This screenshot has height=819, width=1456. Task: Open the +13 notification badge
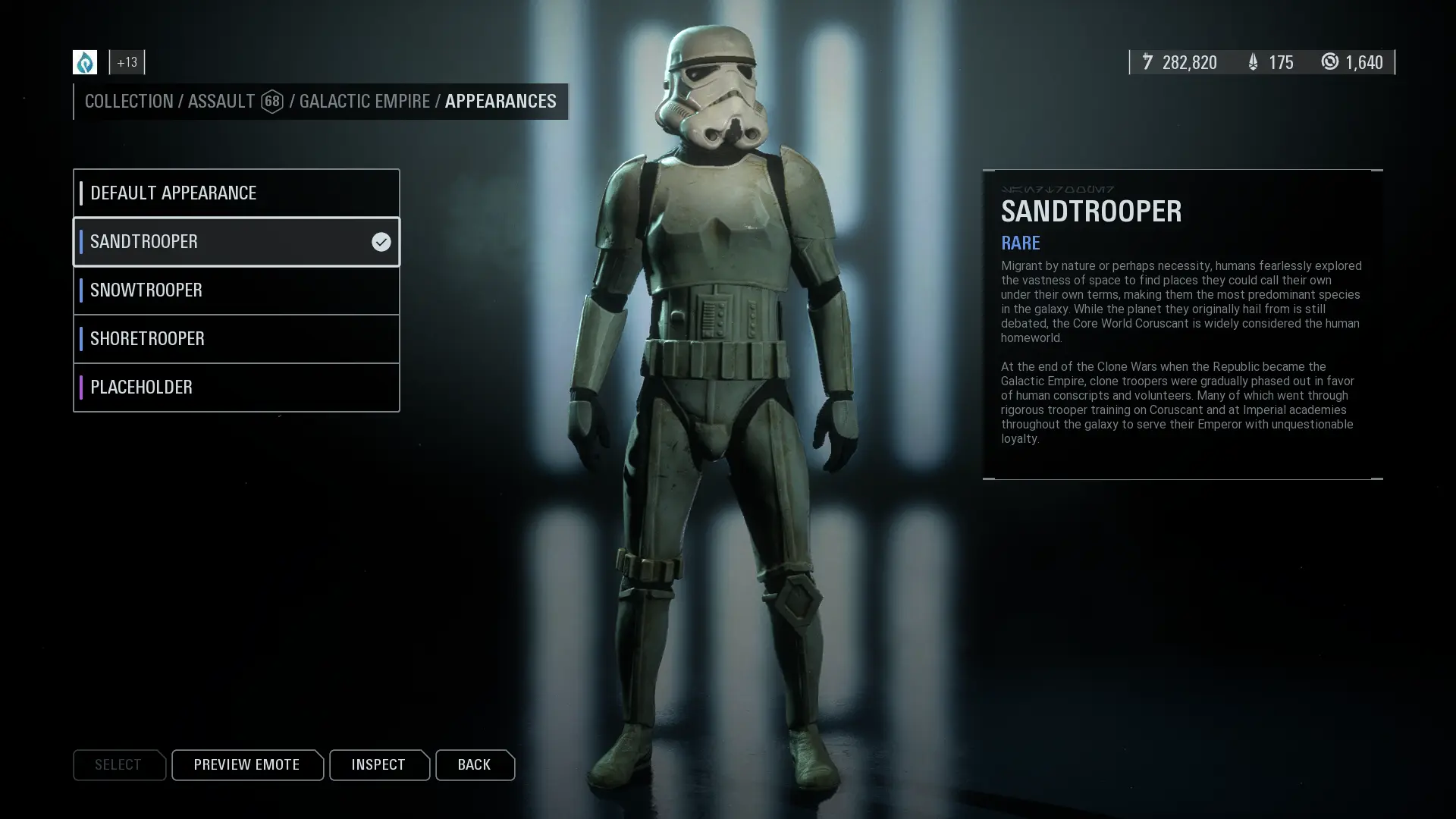[x=127, y=62]
